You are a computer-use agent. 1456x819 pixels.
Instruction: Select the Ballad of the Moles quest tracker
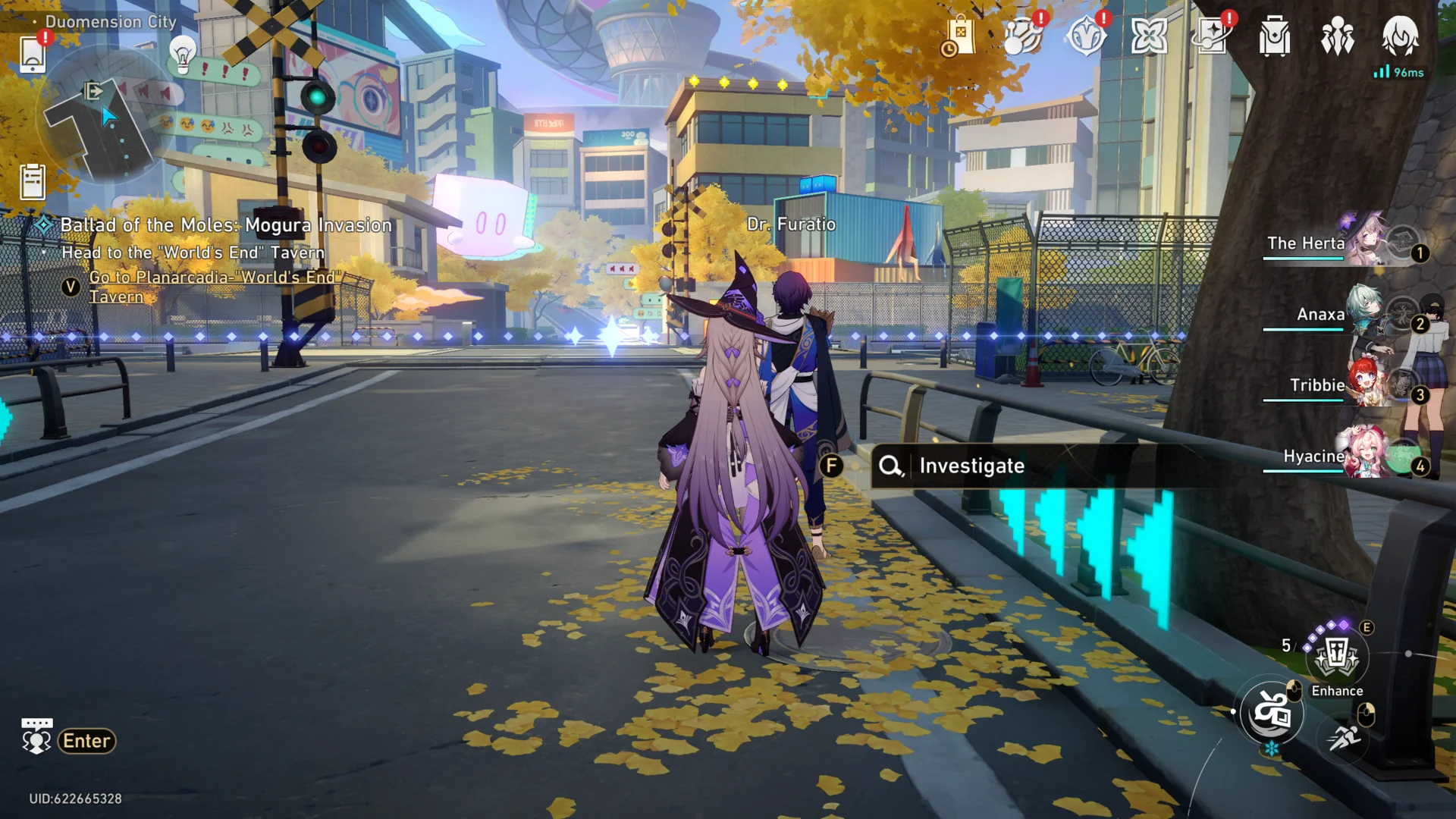point(225,225)
